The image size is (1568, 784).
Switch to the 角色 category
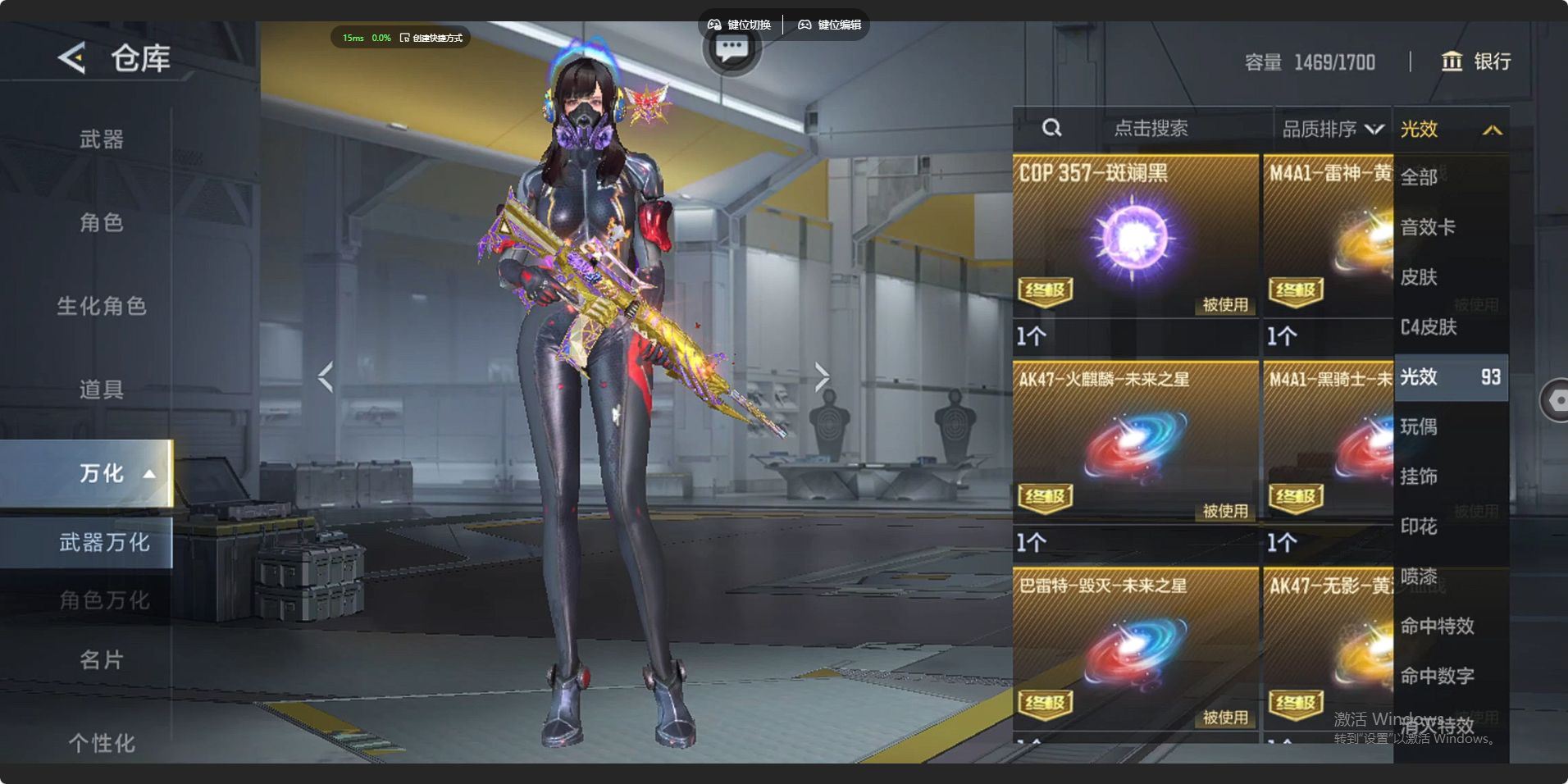[x=101, y=223]
